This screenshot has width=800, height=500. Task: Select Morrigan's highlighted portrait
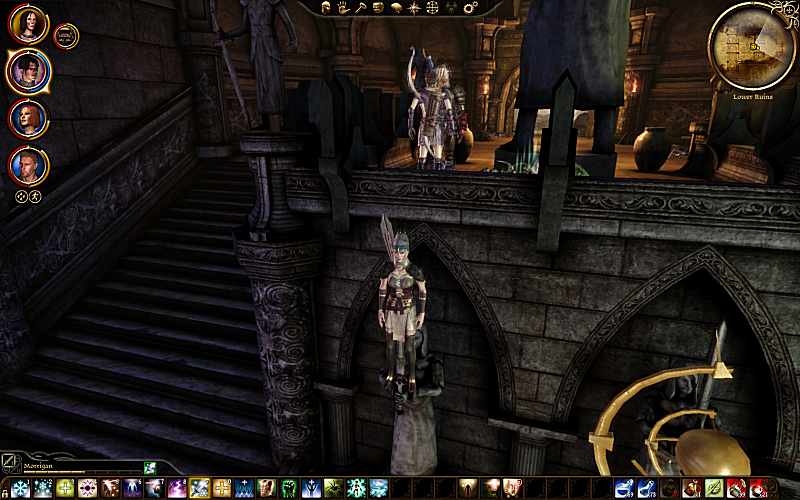point(27,70)
